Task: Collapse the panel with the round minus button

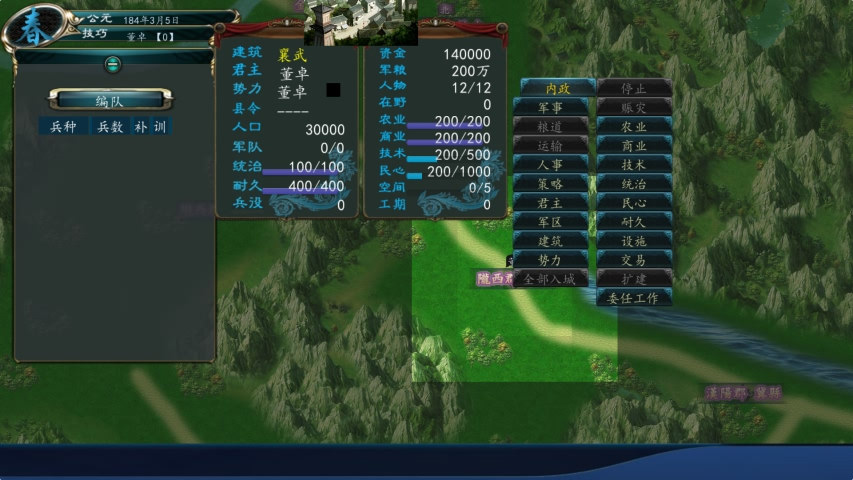Action: (113, 63)
